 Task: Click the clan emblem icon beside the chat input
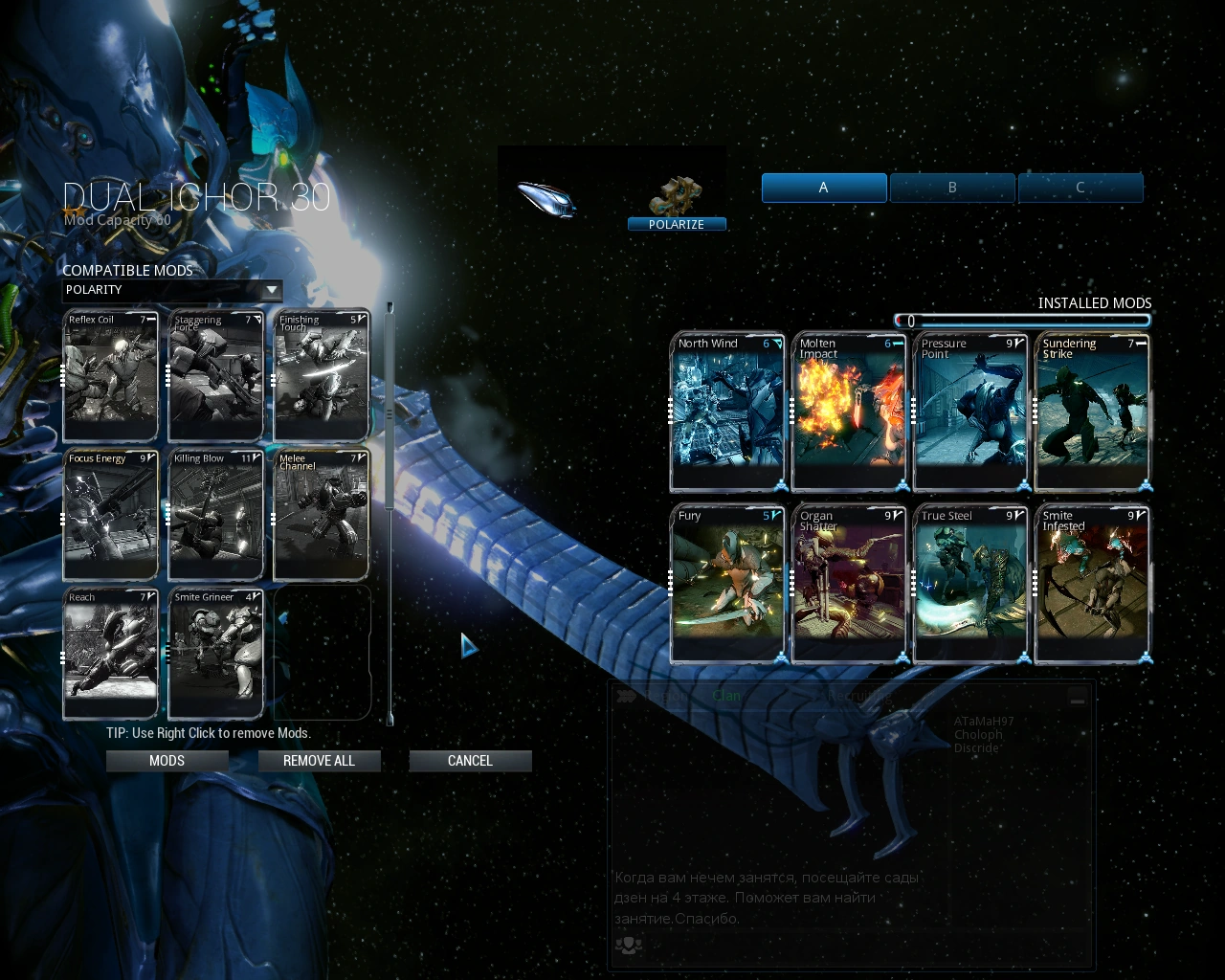click(629, 947)
